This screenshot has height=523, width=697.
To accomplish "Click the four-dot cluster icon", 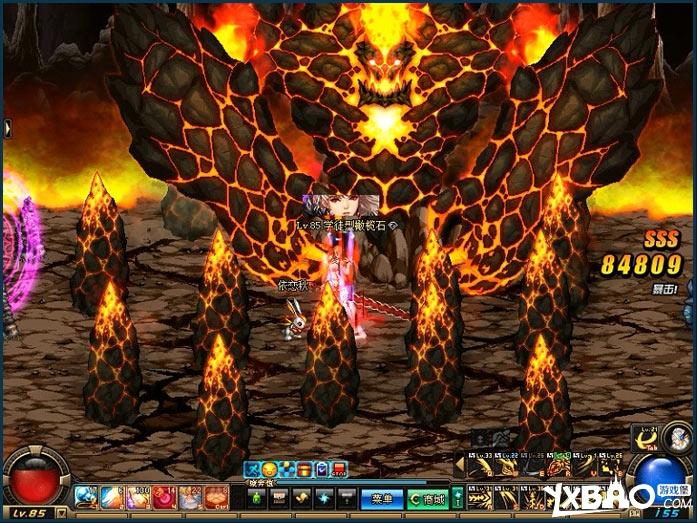I will pos(288,468).
